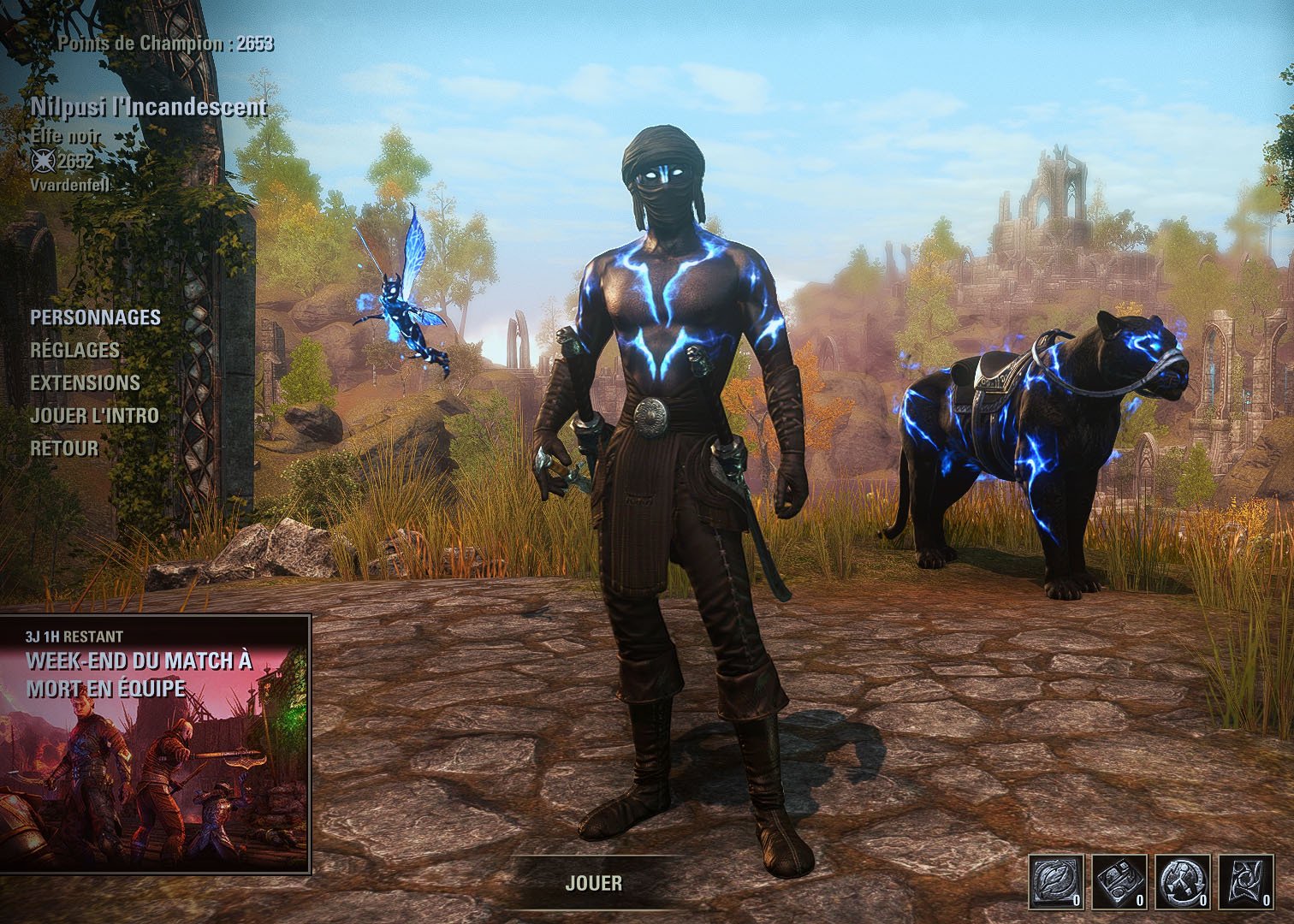
Task: Select the Extensions menu entry
Action: pyautogui.click(x=85, y=382)
